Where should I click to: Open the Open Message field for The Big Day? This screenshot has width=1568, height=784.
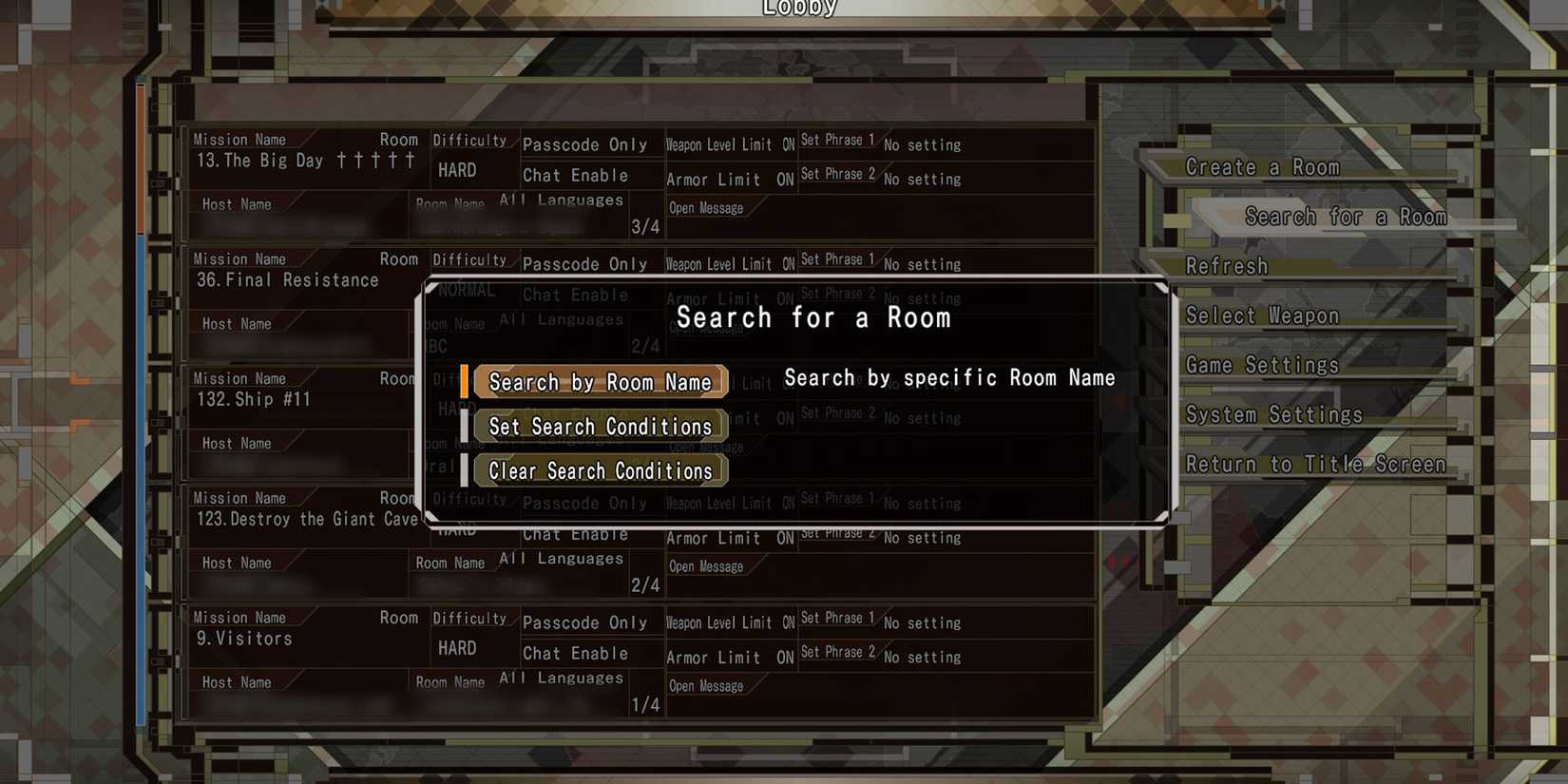coord(707,207)
